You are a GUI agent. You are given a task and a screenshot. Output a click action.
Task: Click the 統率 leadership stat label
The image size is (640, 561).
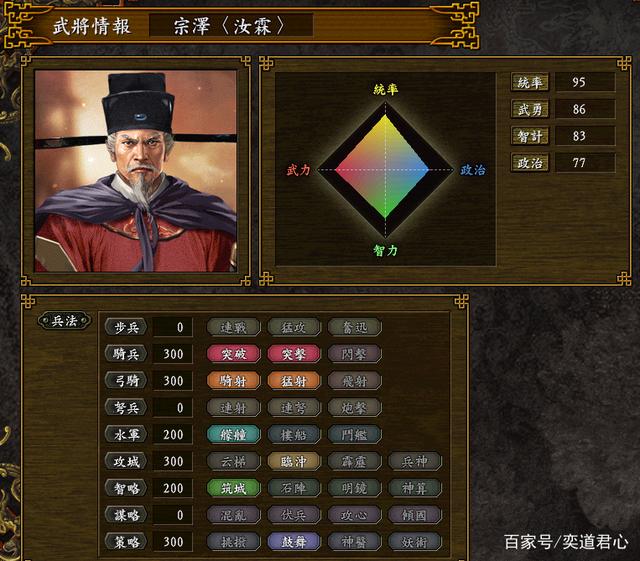[x=530, y=82]
